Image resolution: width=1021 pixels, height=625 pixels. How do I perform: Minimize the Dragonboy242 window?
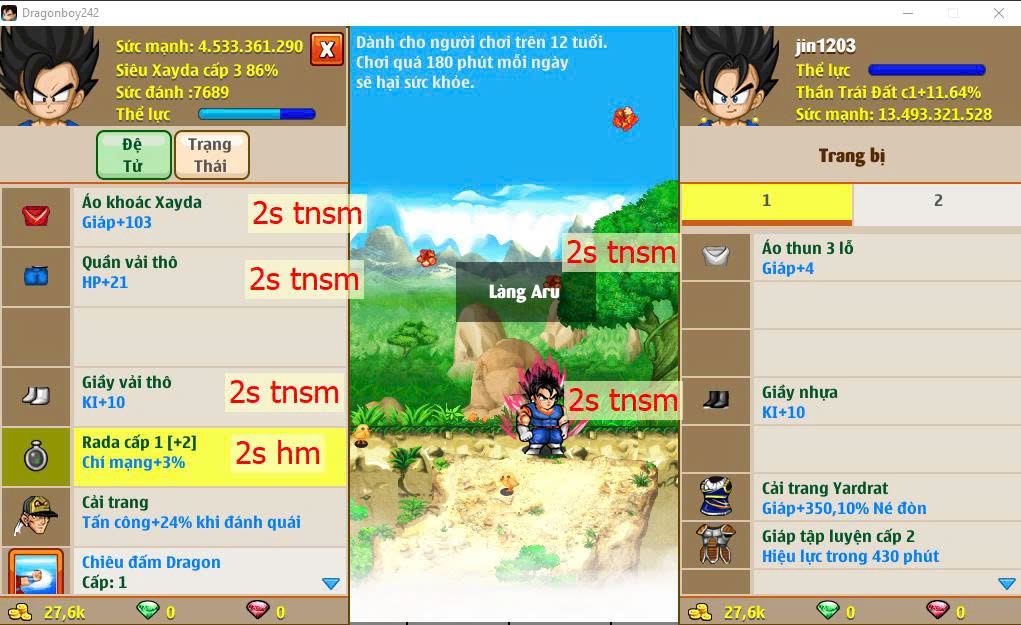pos(906,13)
